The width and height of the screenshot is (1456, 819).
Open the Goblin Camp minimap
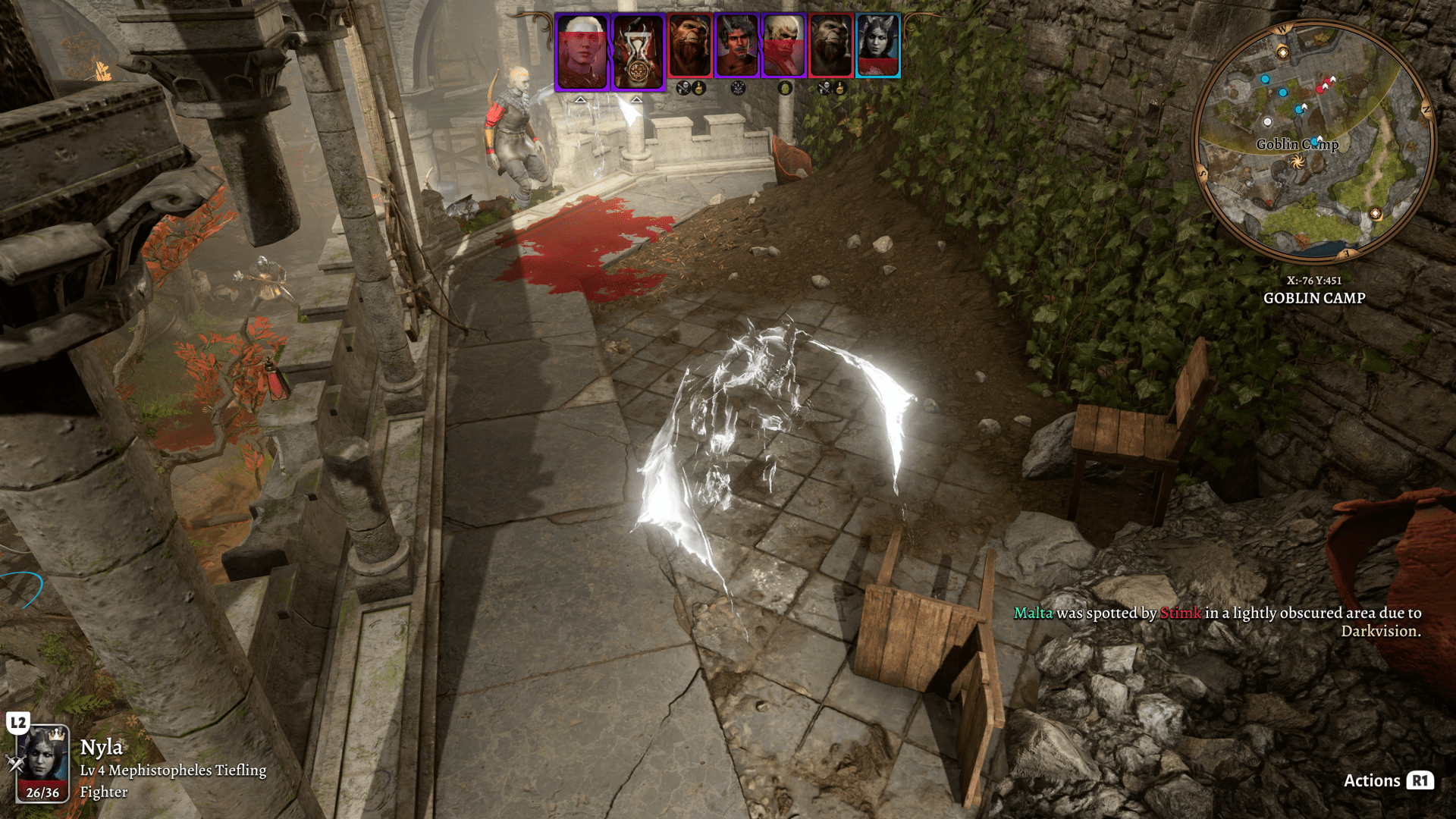point(1313,143)
